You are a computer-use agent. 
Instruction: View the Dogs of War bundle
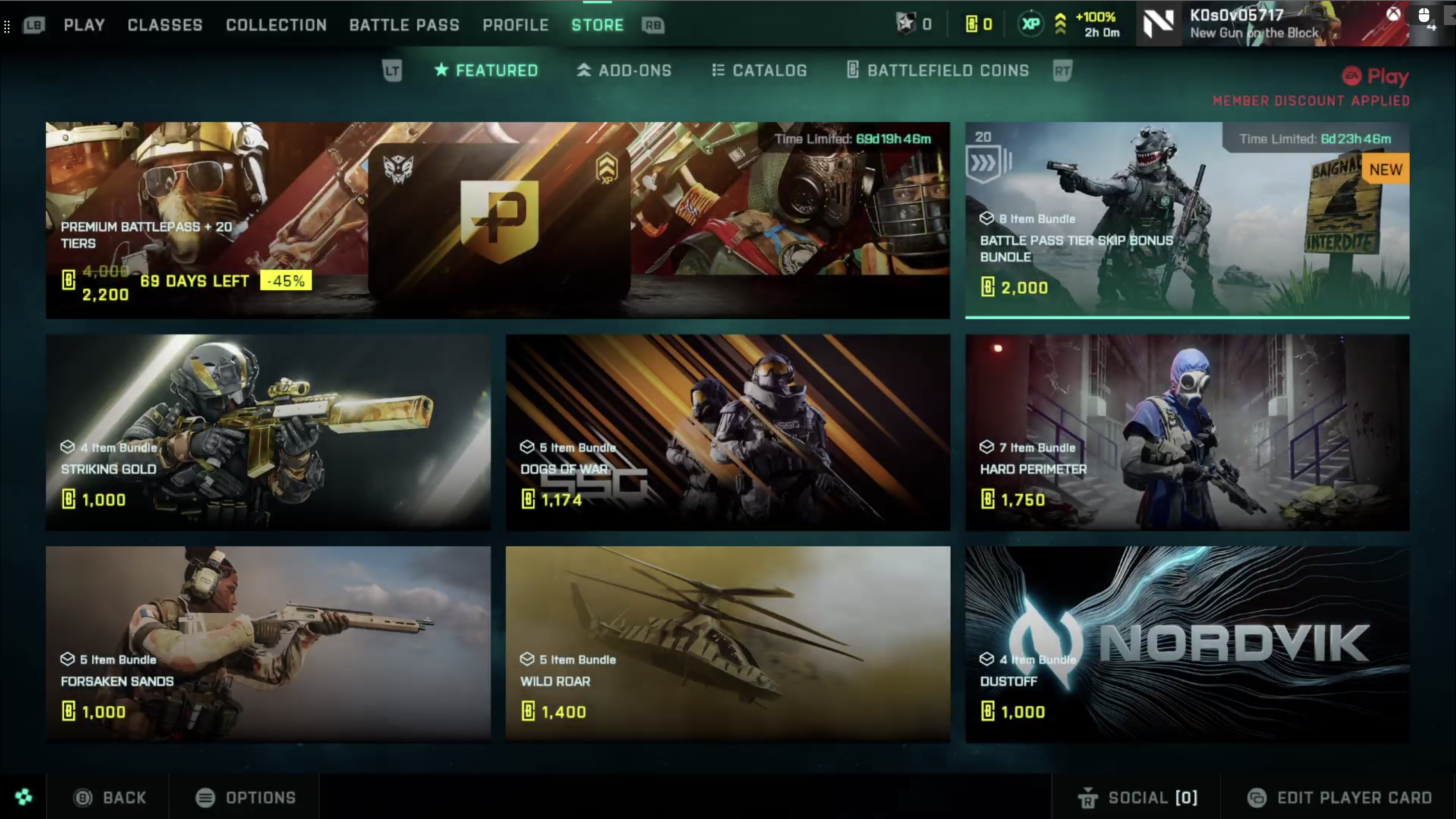pyautogui.click(x=728, y=432)
